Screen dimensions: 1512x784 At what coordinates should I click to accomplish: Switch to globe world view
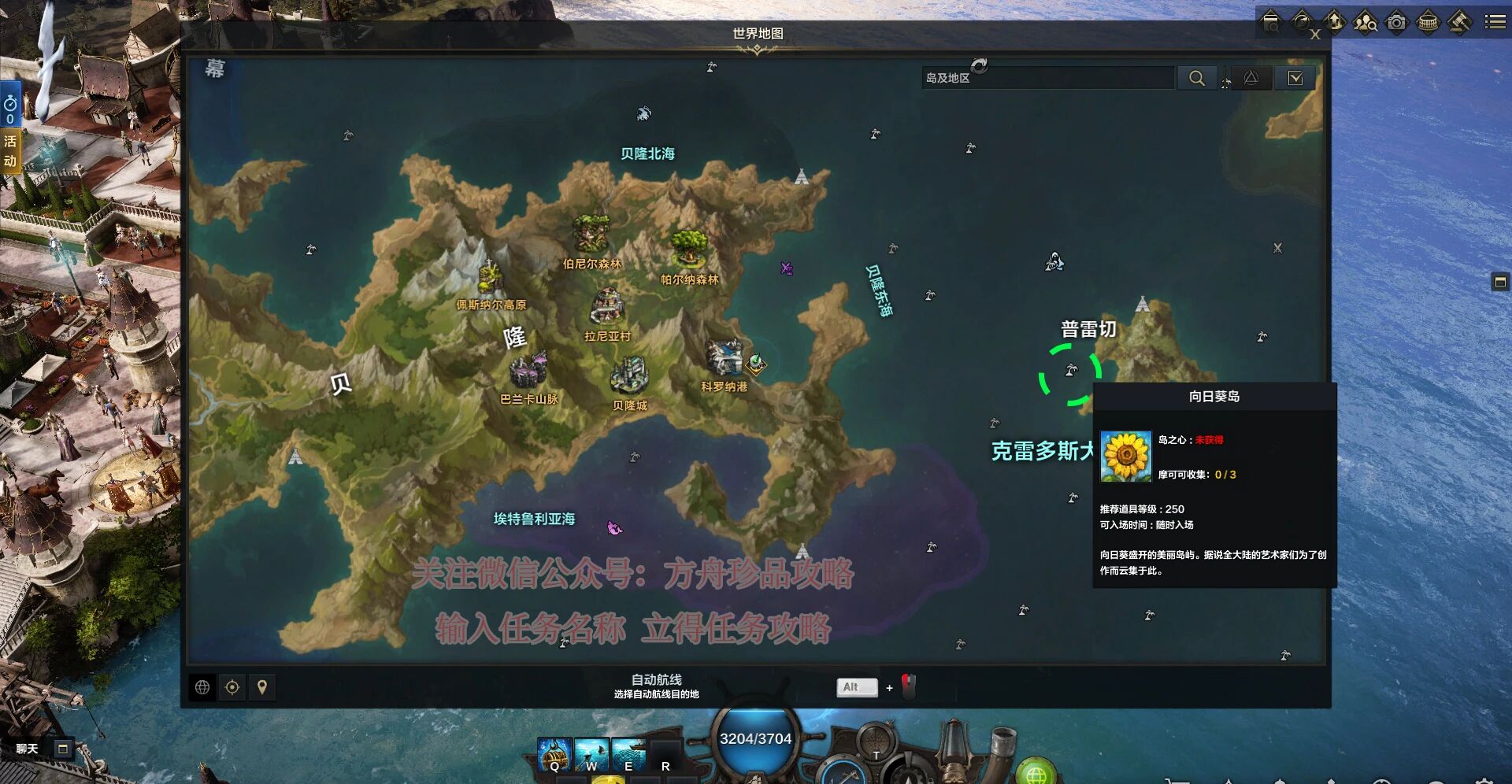pyautogui.click(x=202, y=687)
